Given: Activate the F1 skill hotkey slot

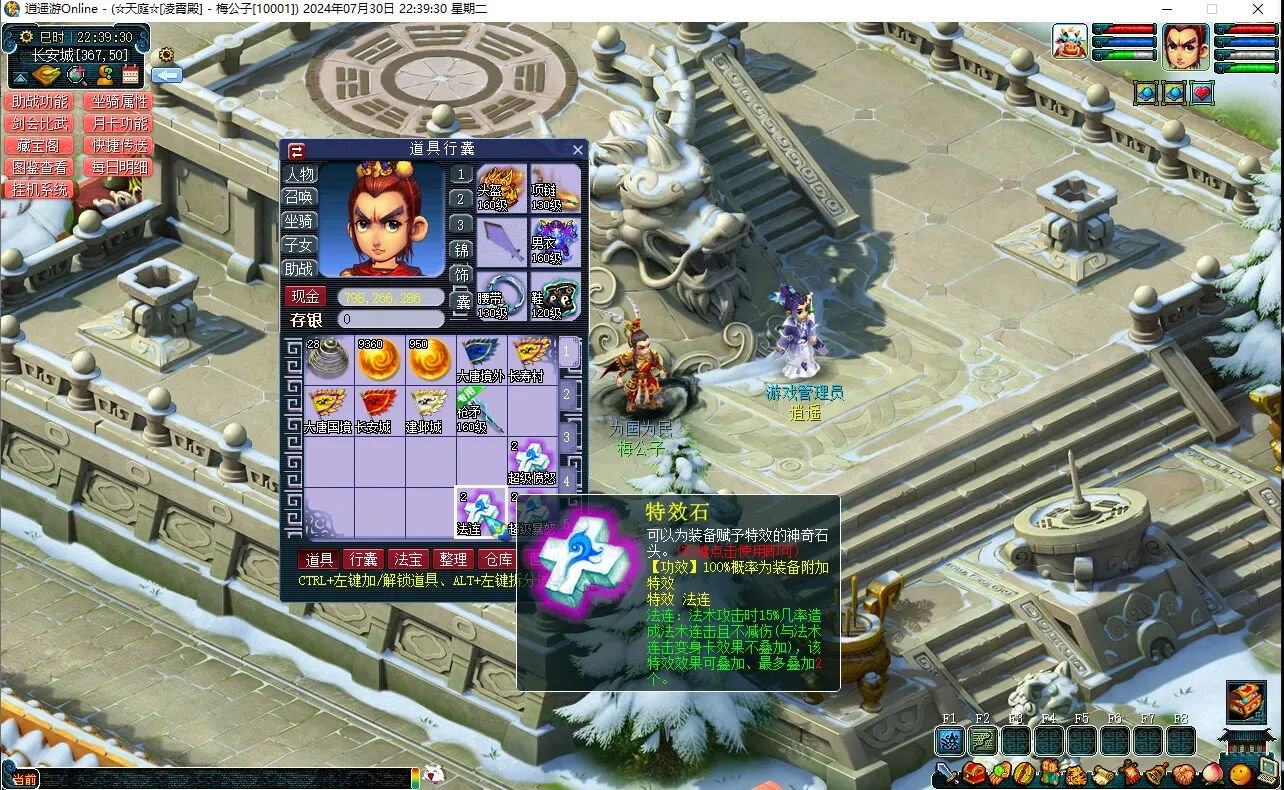Looking at the screenshot, I should 950,741.
